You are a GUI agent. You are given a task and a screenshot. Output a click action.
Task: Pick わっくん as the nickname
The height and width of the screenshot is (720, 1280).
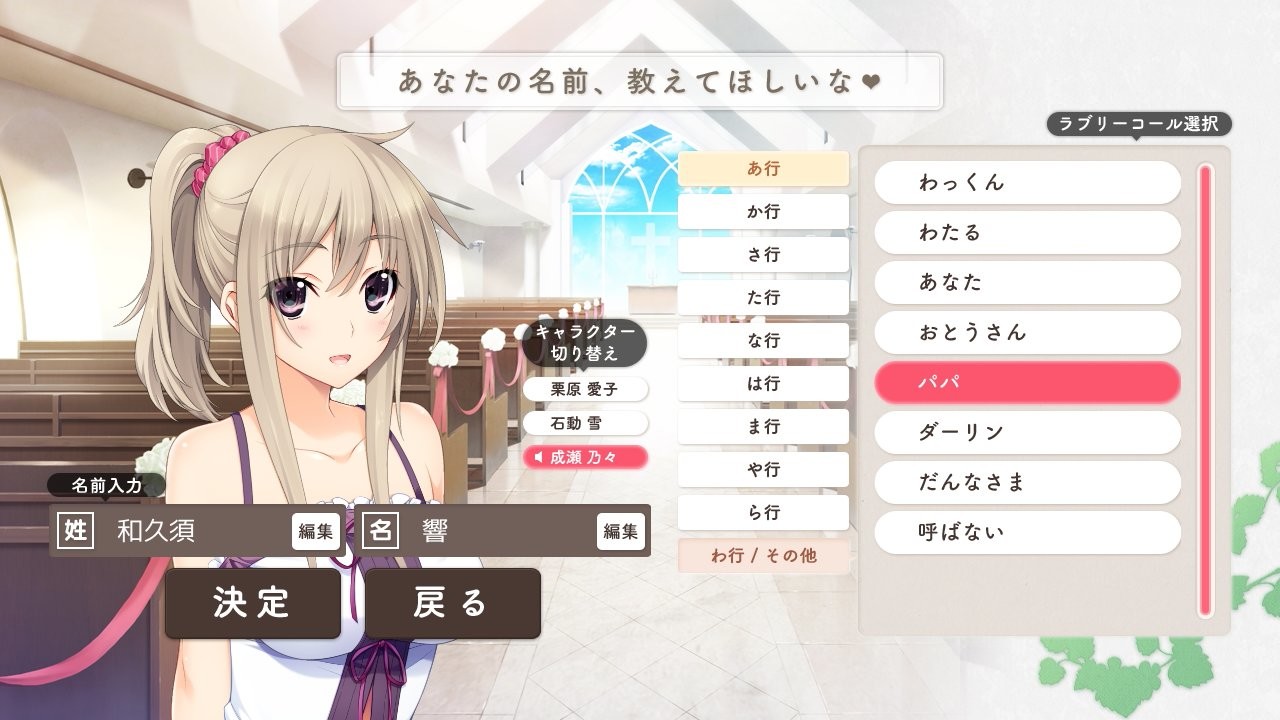pos(1027,182)
